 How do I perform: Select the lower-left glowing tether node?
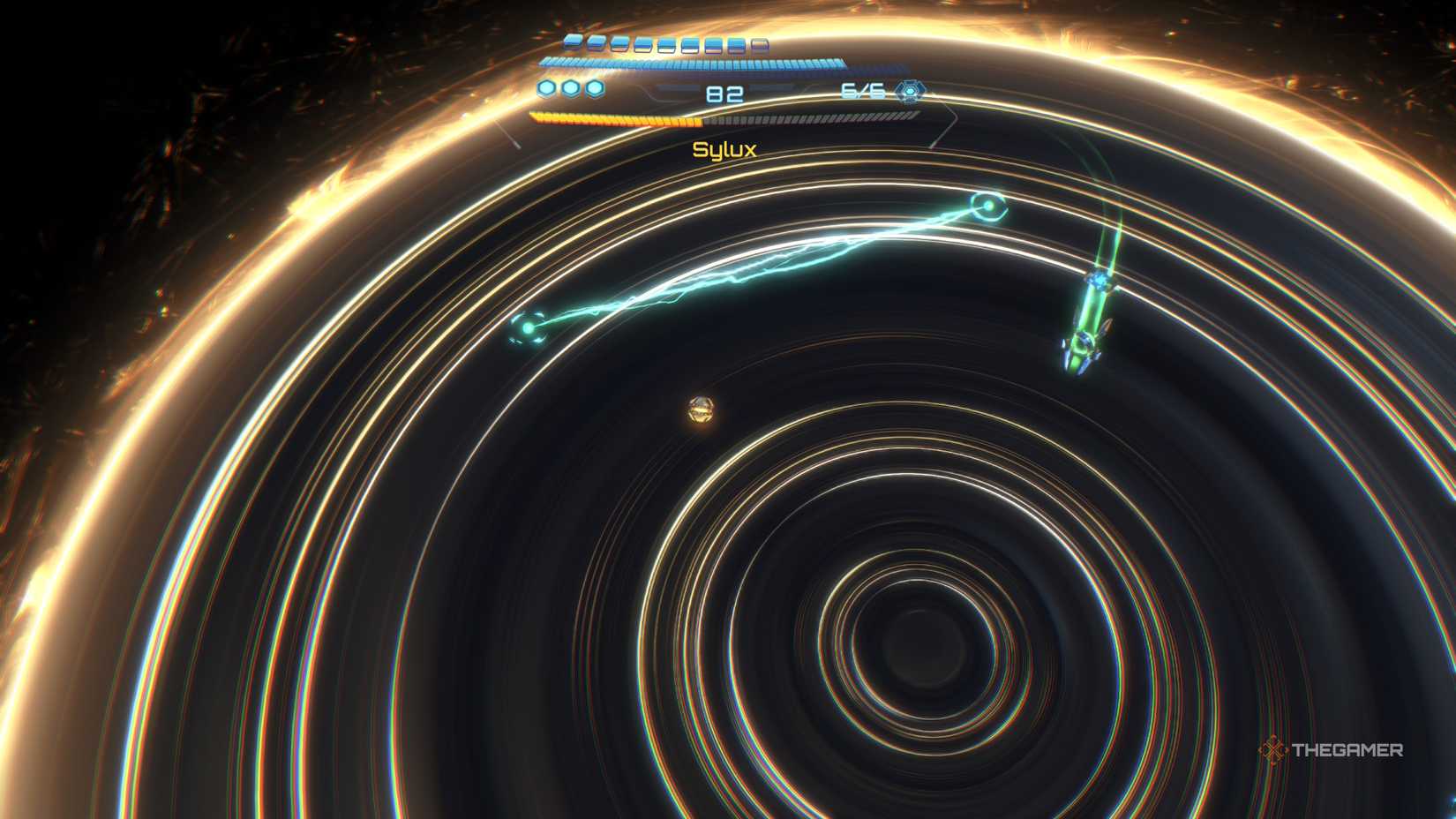[x=528, y=328]
